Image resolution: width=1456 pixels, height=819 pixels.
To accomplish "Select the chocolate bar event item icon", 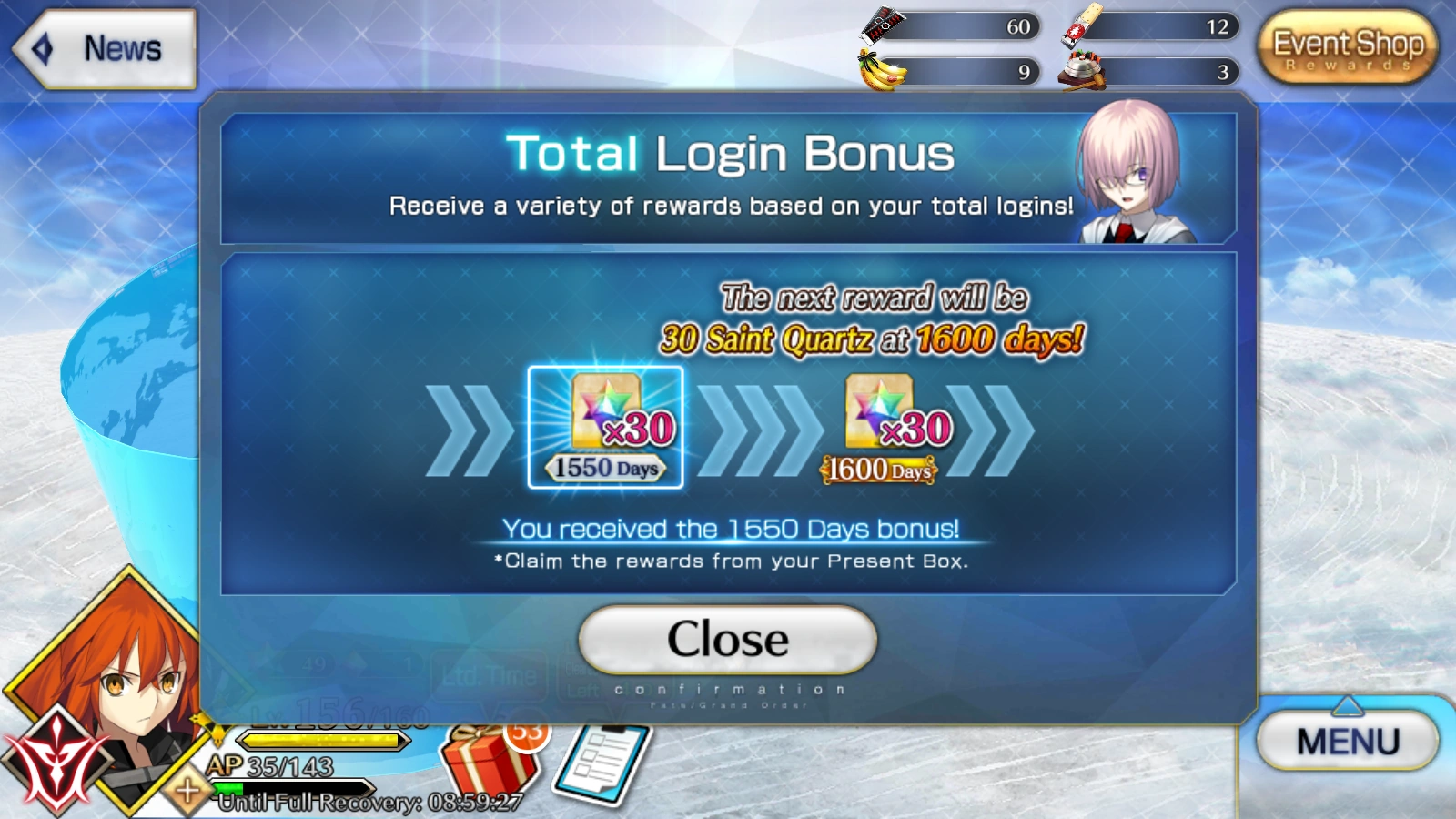I will [x=880, y=25].
